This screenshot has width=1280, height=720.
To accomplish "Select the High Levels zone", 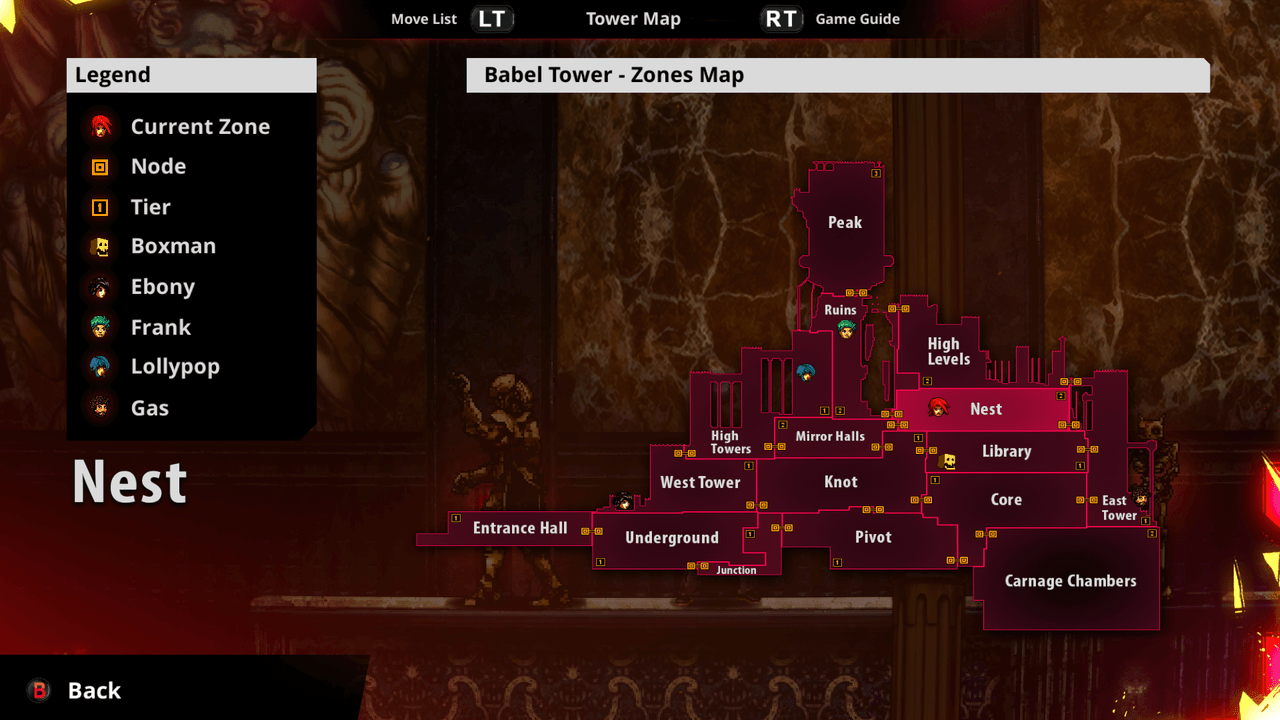I will pos(948,351).
